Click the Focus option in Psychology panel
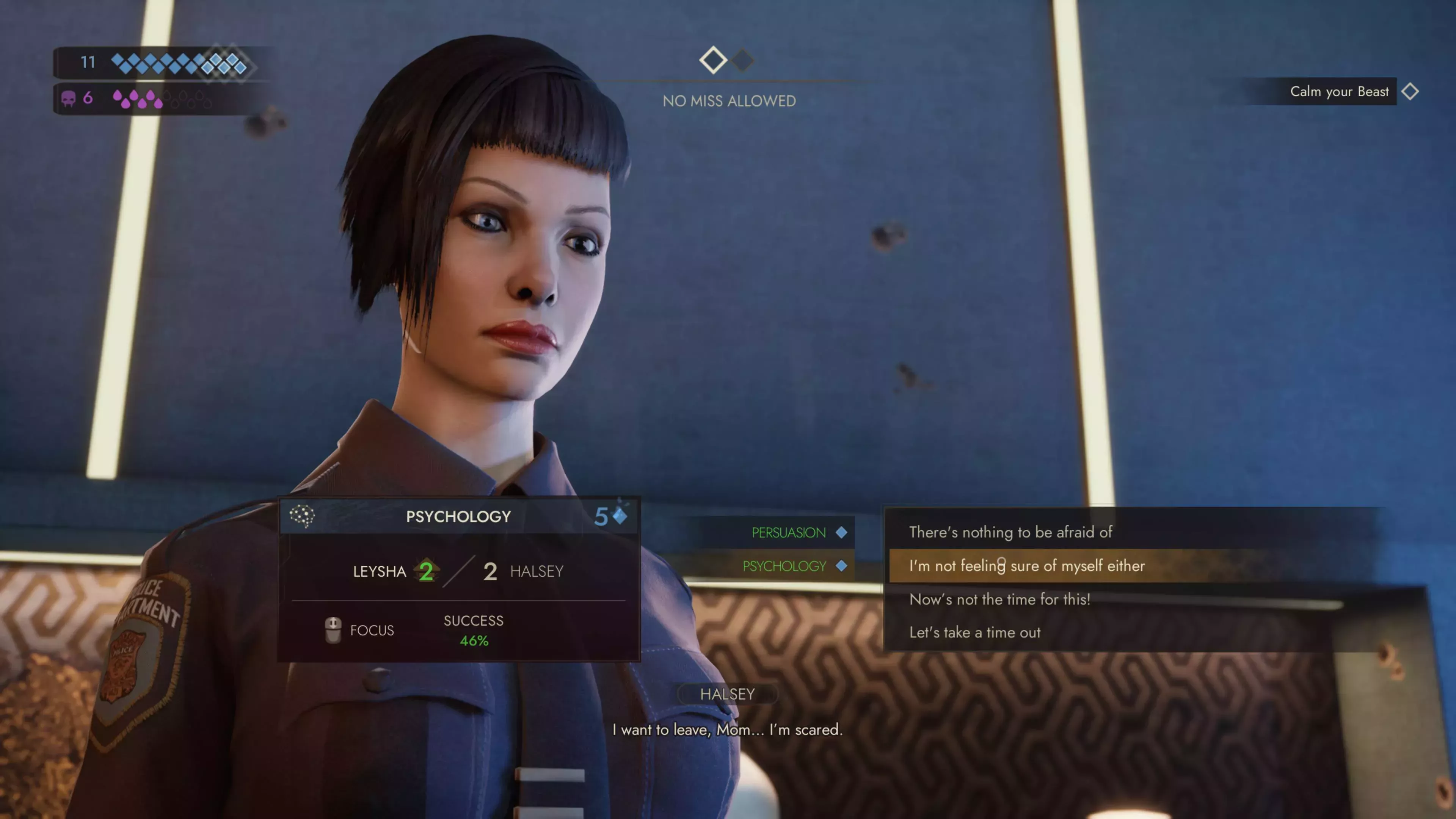 [x=360, y=630]
